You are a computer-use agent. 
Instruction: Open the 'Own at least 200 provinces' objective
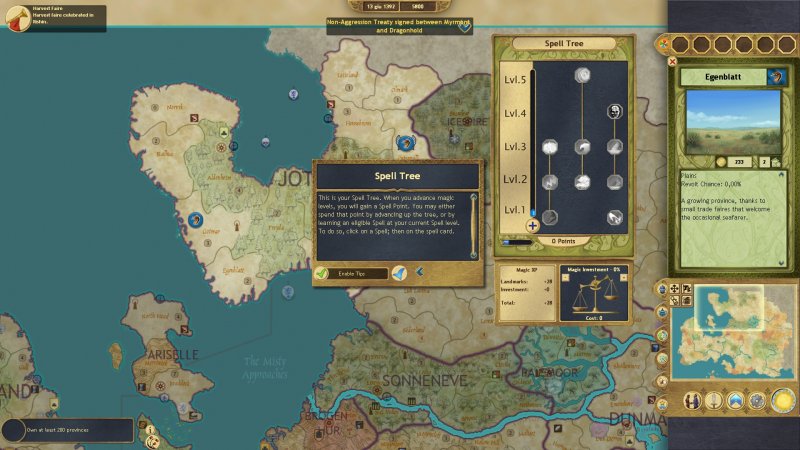[x=66, y=430]
